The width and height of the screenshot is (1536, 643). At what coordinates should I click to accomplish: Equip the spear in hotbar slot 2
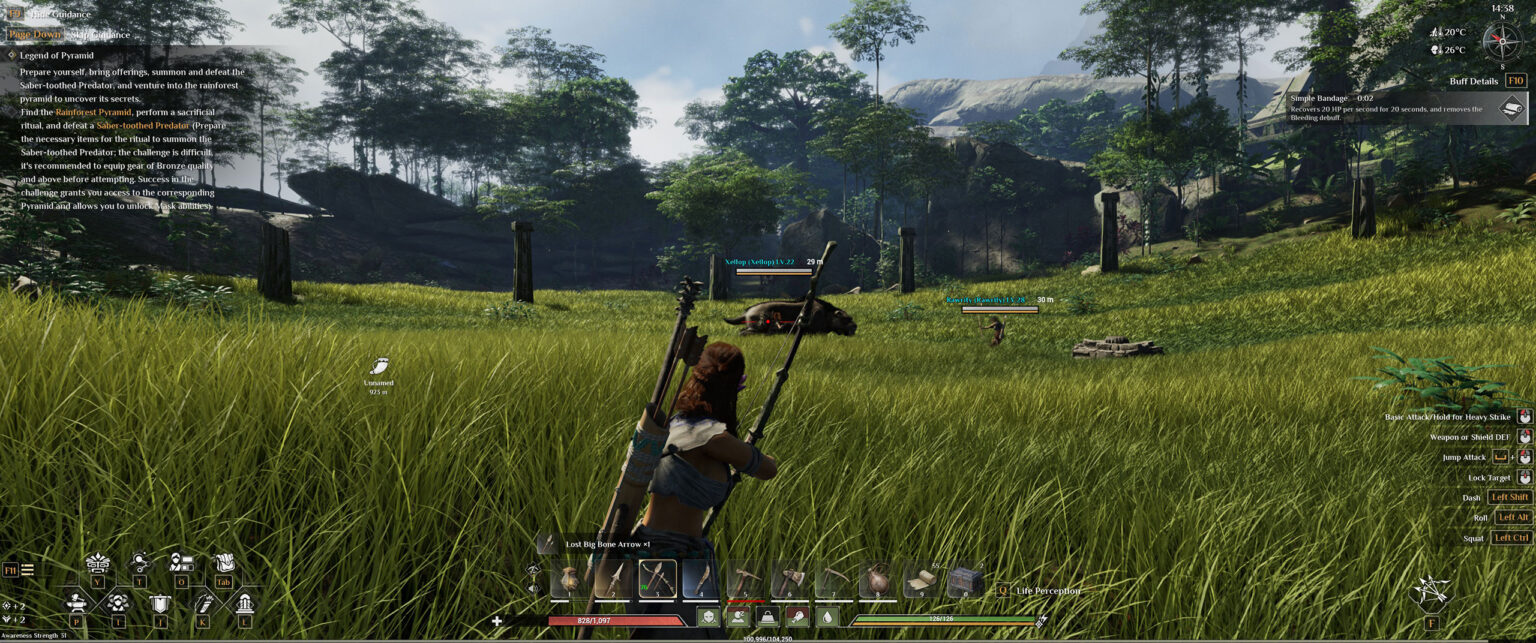click(613, 580)
